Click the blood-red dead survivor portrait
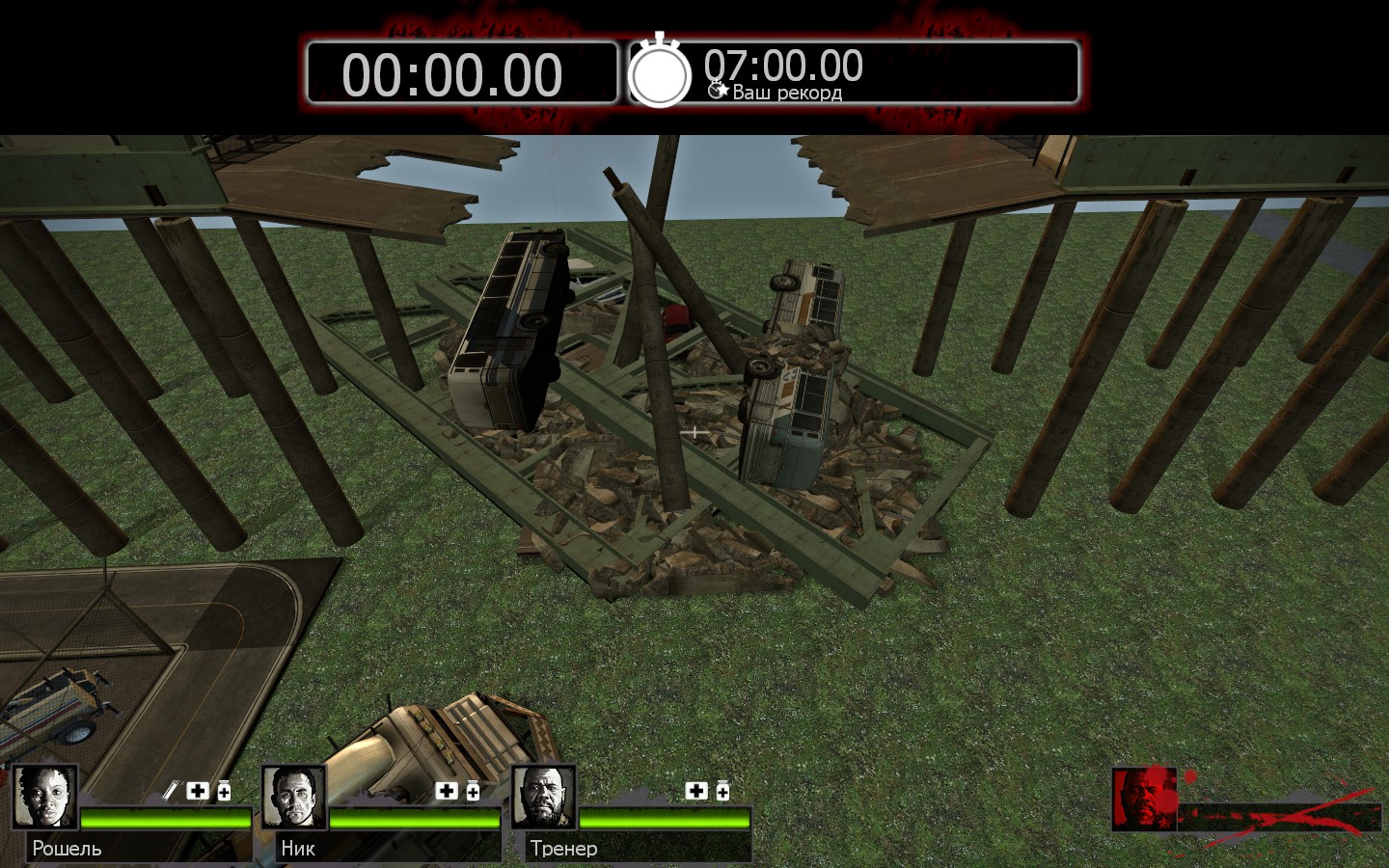Screen dimensions: 1389x868 [x=1144, y=799]
